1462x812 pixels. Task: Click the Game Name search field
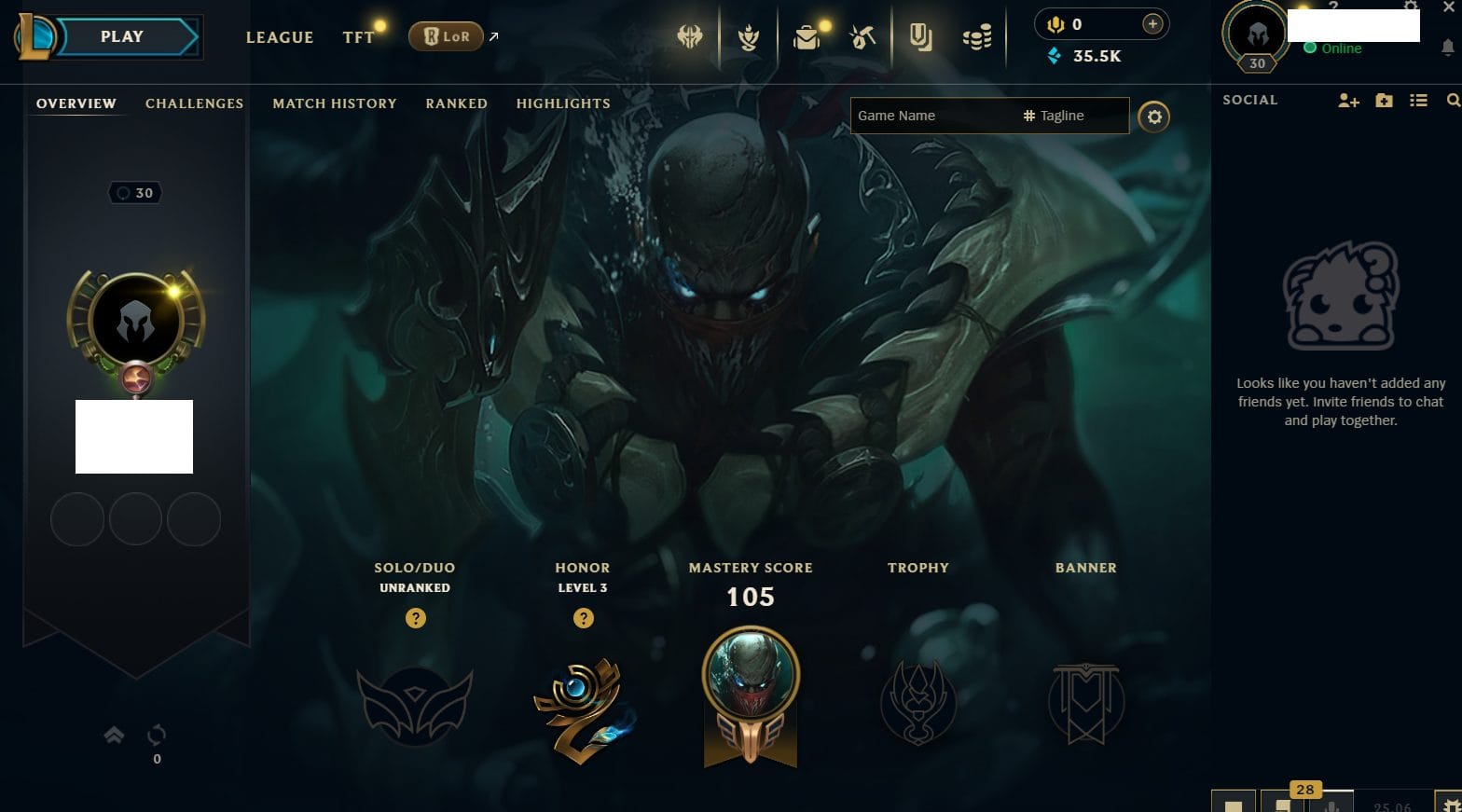[x=932, y=116]
